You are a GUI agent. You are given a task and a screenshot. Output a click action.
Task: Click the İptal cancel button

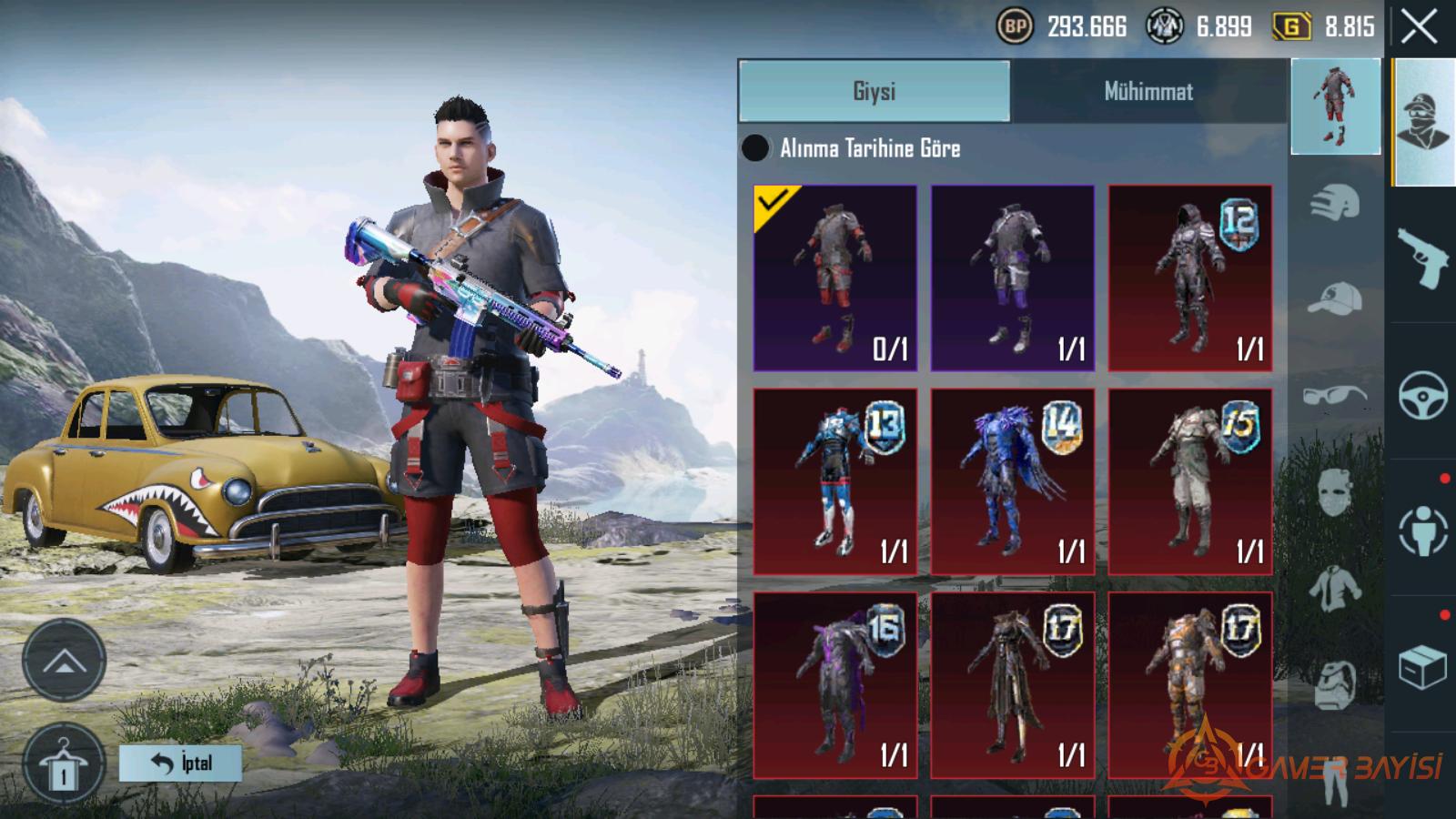(180, 763)
